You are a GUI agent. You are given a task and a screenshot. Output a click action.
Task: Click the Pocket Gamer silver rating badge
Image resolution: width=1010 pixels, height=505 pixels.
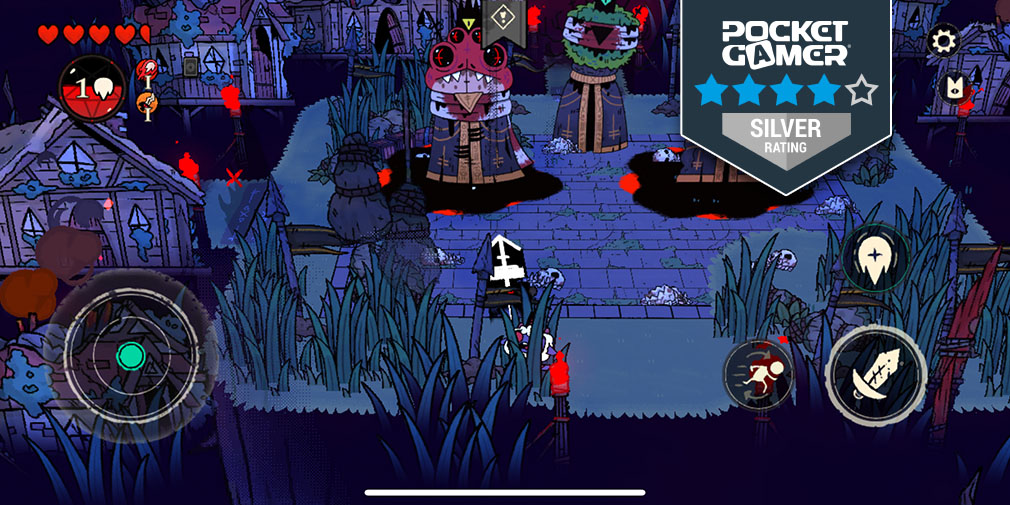[x=786, y=90]
